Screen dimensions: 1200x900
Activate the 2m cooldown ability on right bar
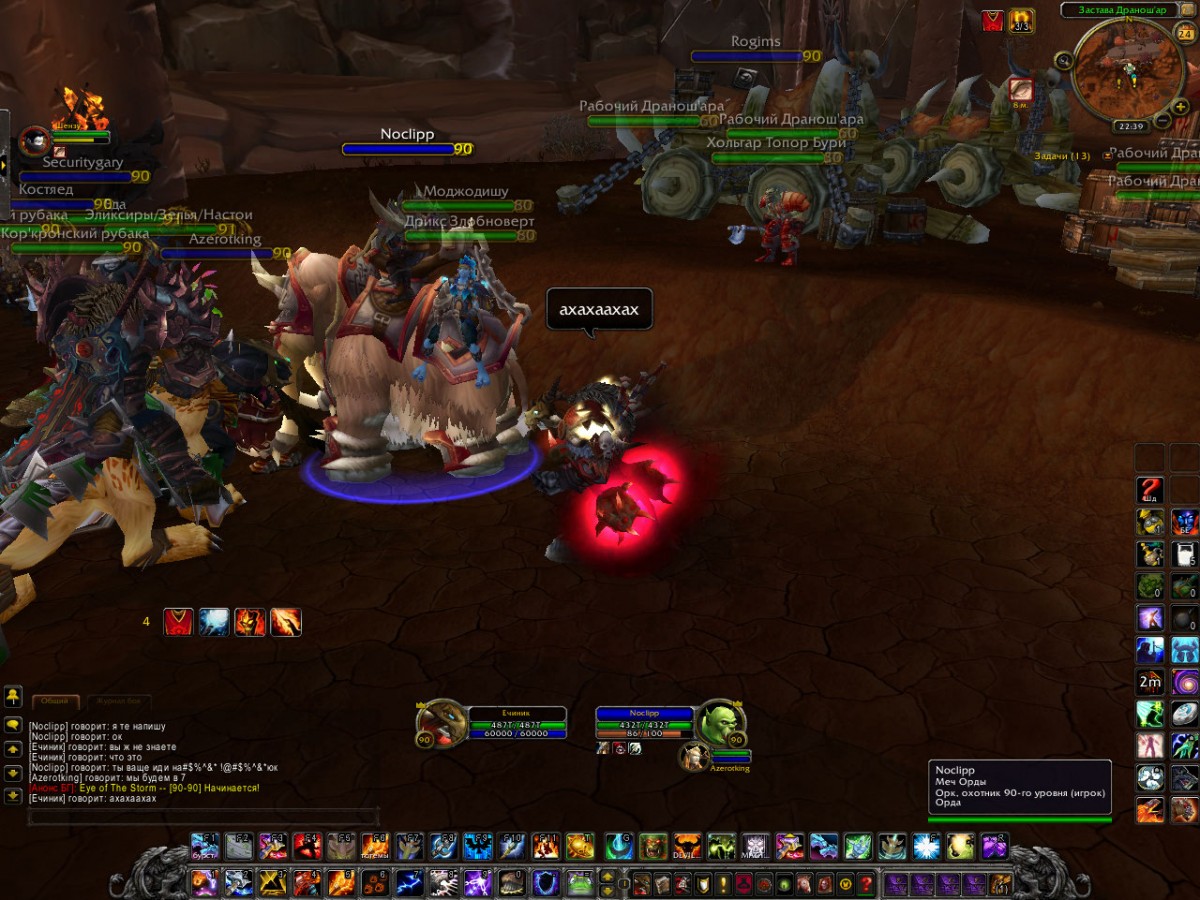tap(1150, 682)
